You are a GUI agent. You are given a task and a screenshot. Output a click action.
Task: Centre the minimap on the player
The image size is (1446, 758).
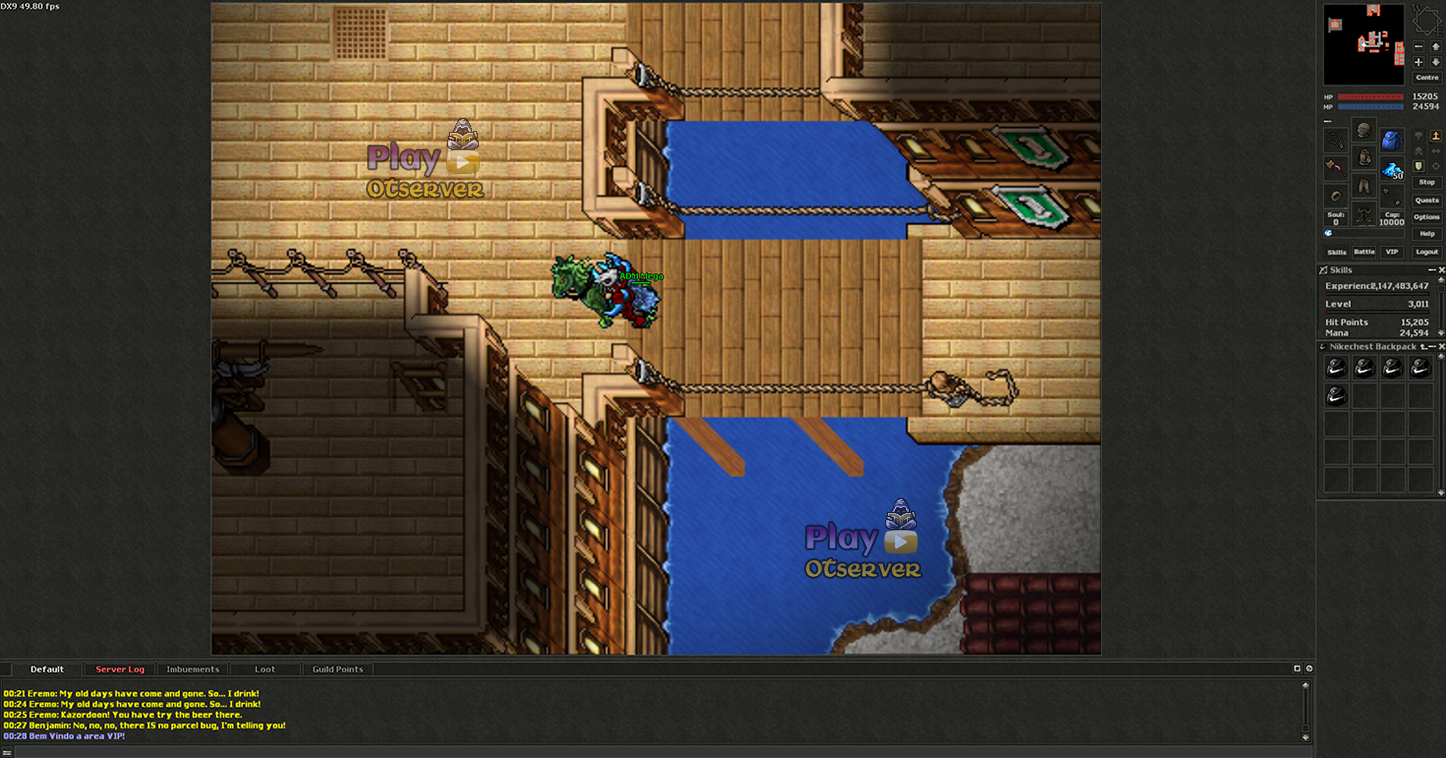click(x=1427, y=78)
